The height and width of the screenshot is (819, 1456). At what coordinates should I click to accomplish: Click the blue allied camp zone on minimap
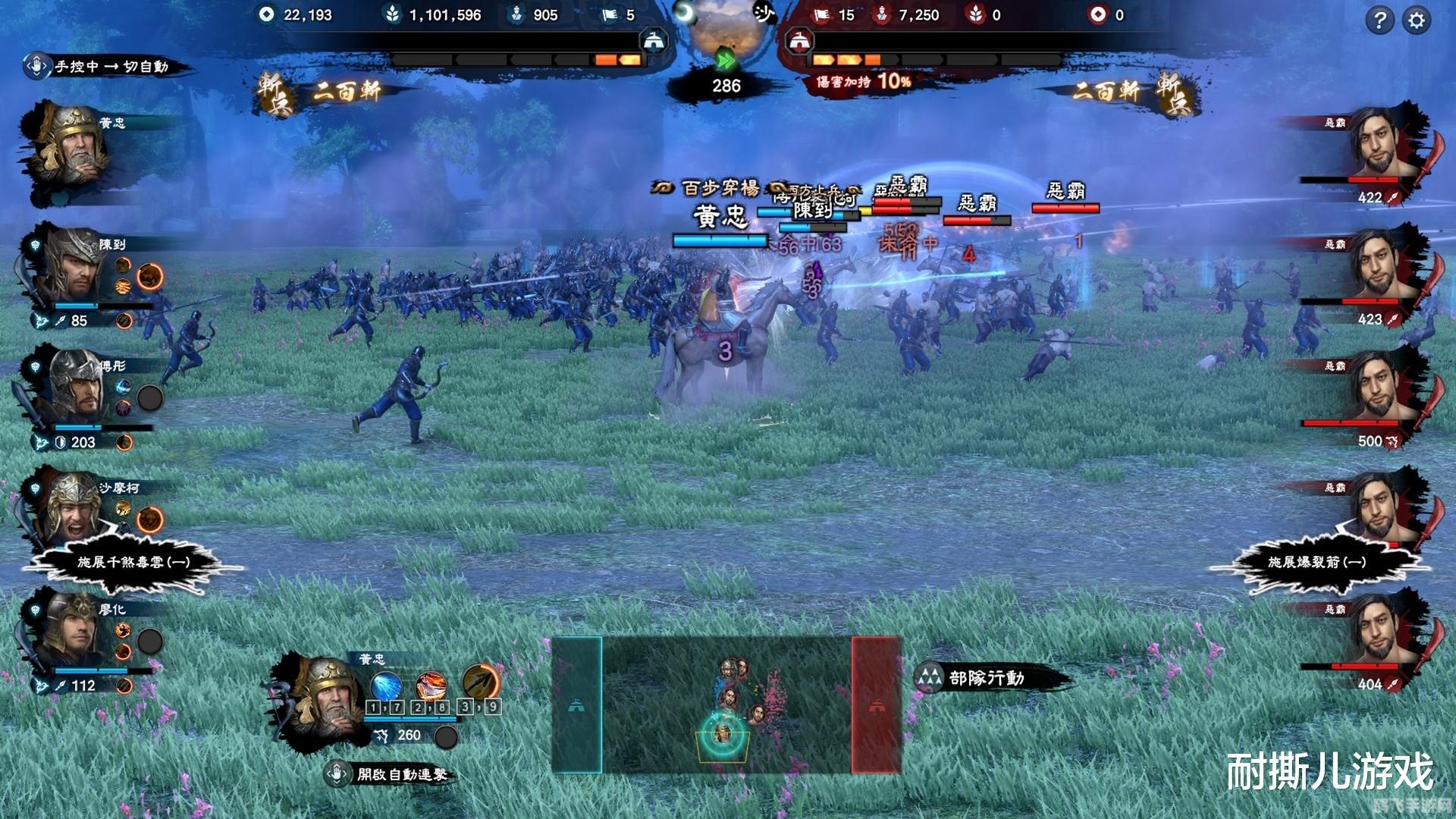coord(576,705)
